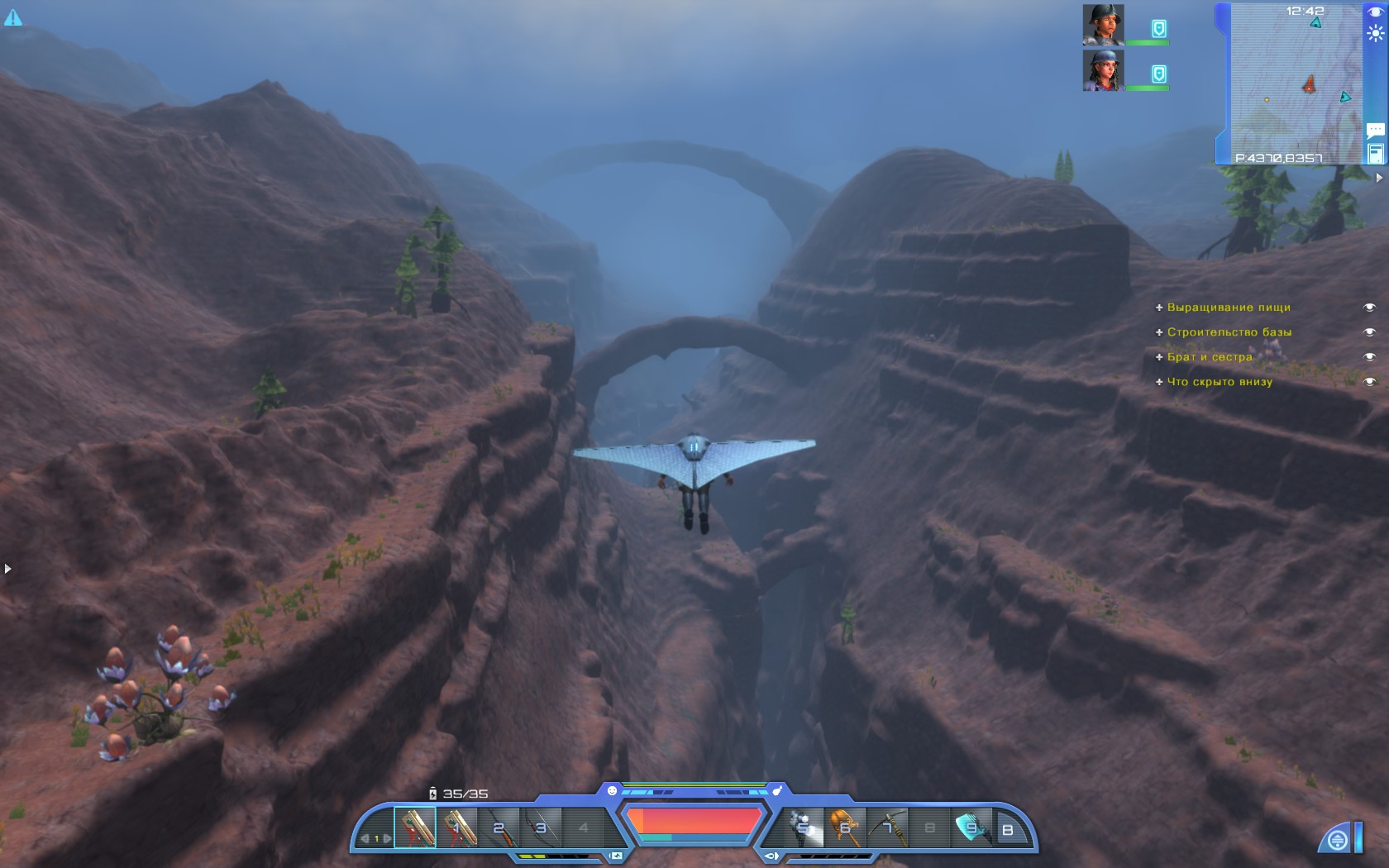Toggle visibility of the Выращивание пищи quest
The image size is (1389, 868).
[1368, 307]
